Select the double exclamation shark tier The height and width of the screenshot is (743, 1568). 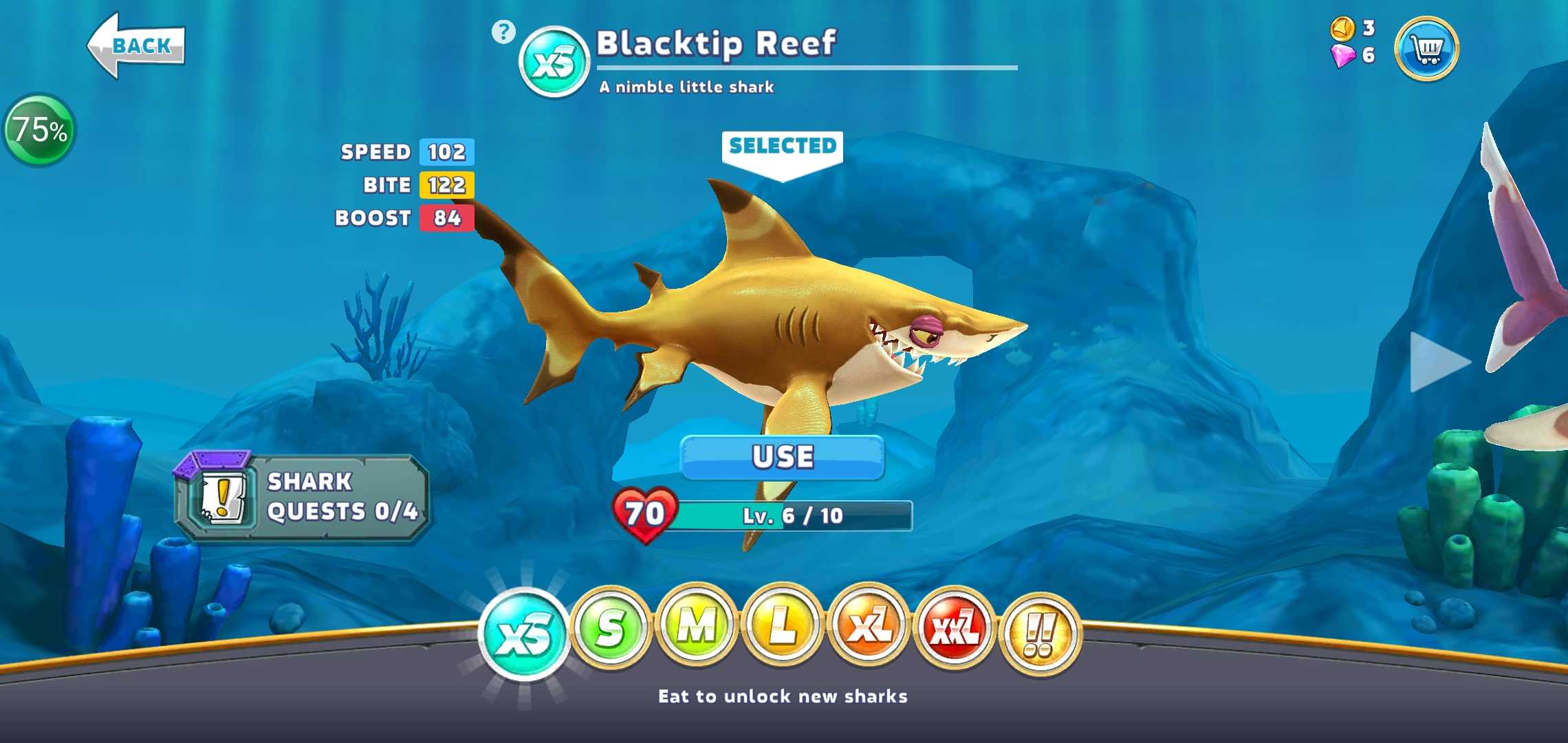click(1041, 634)
